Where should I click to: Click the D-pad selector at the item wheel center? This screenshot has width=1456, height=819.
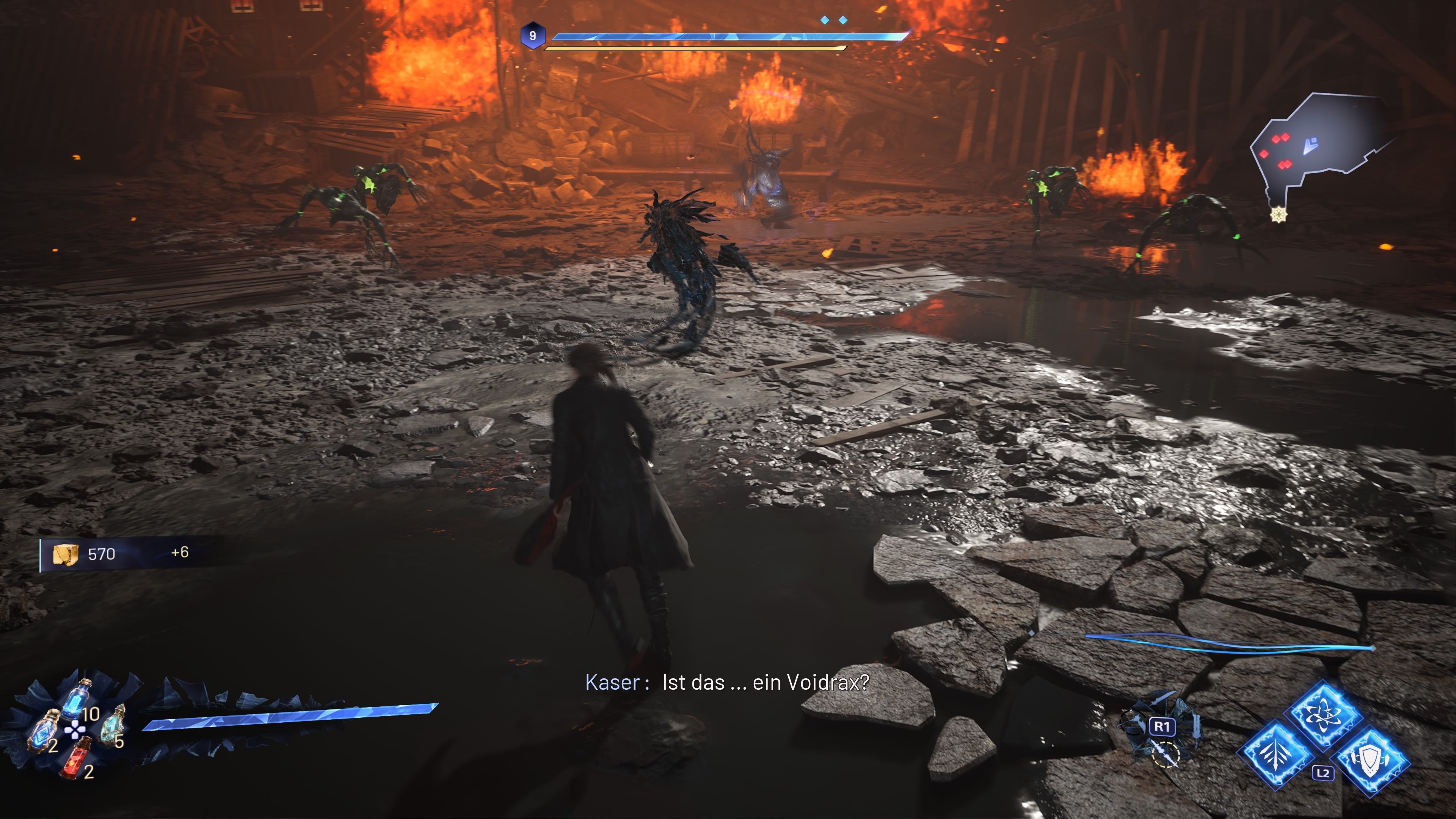tap(75, 730)
